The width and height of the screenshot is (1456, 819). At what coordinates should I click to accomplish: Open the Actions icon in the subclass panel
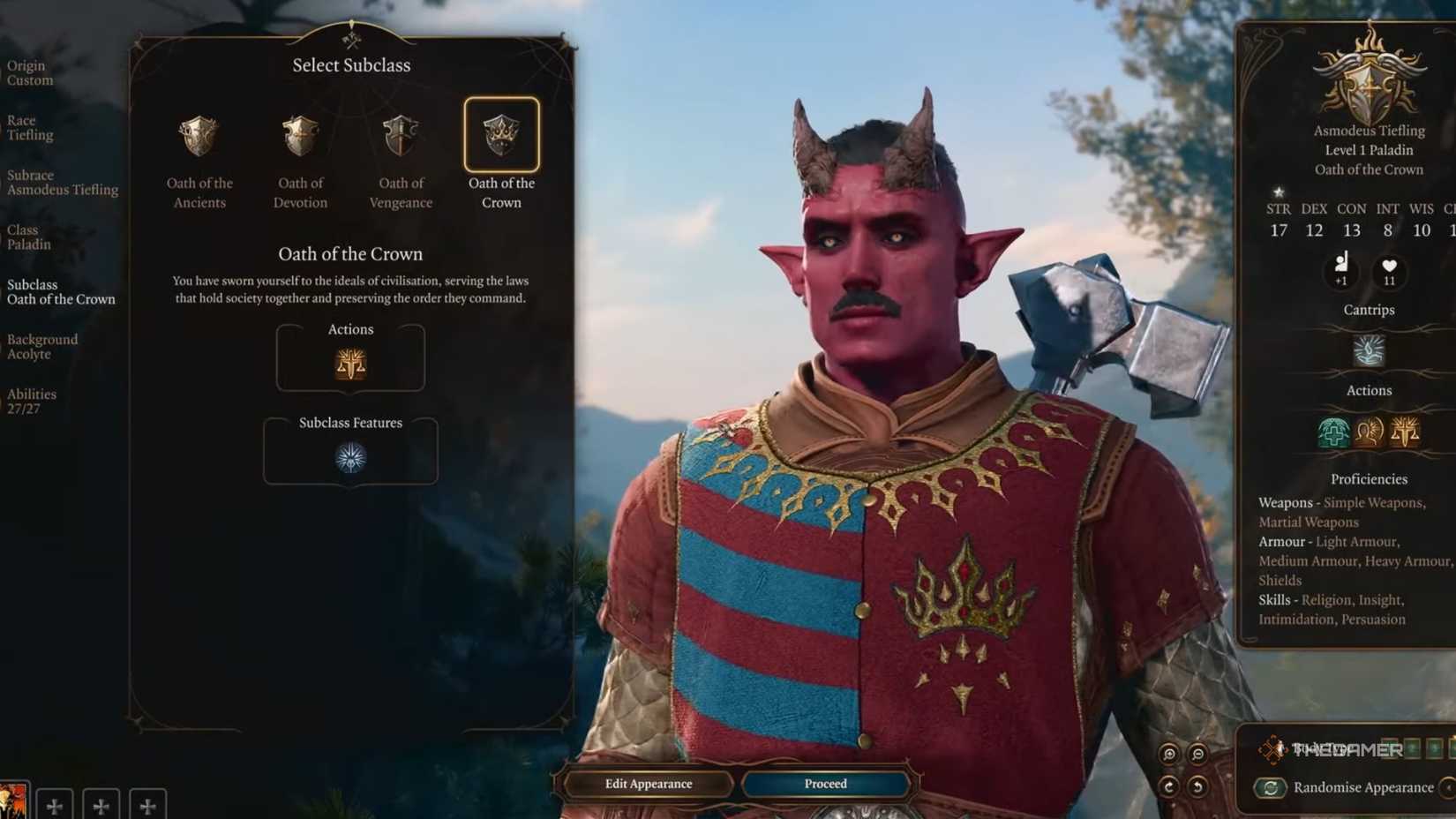click(x=350, y=362)
